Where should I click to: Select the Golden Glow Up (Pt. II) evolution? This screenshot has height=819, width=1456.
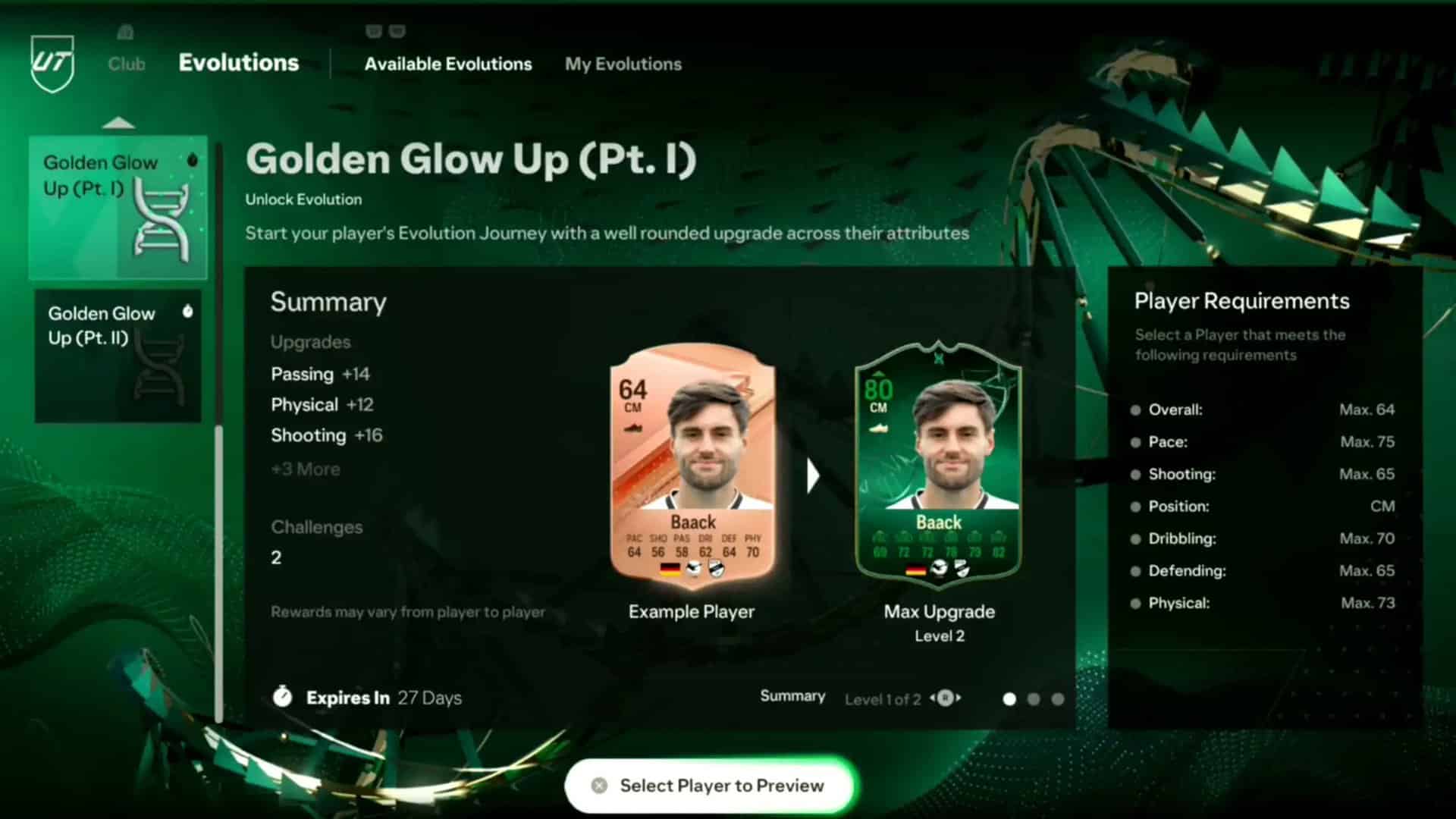click(x=118, y=355)
